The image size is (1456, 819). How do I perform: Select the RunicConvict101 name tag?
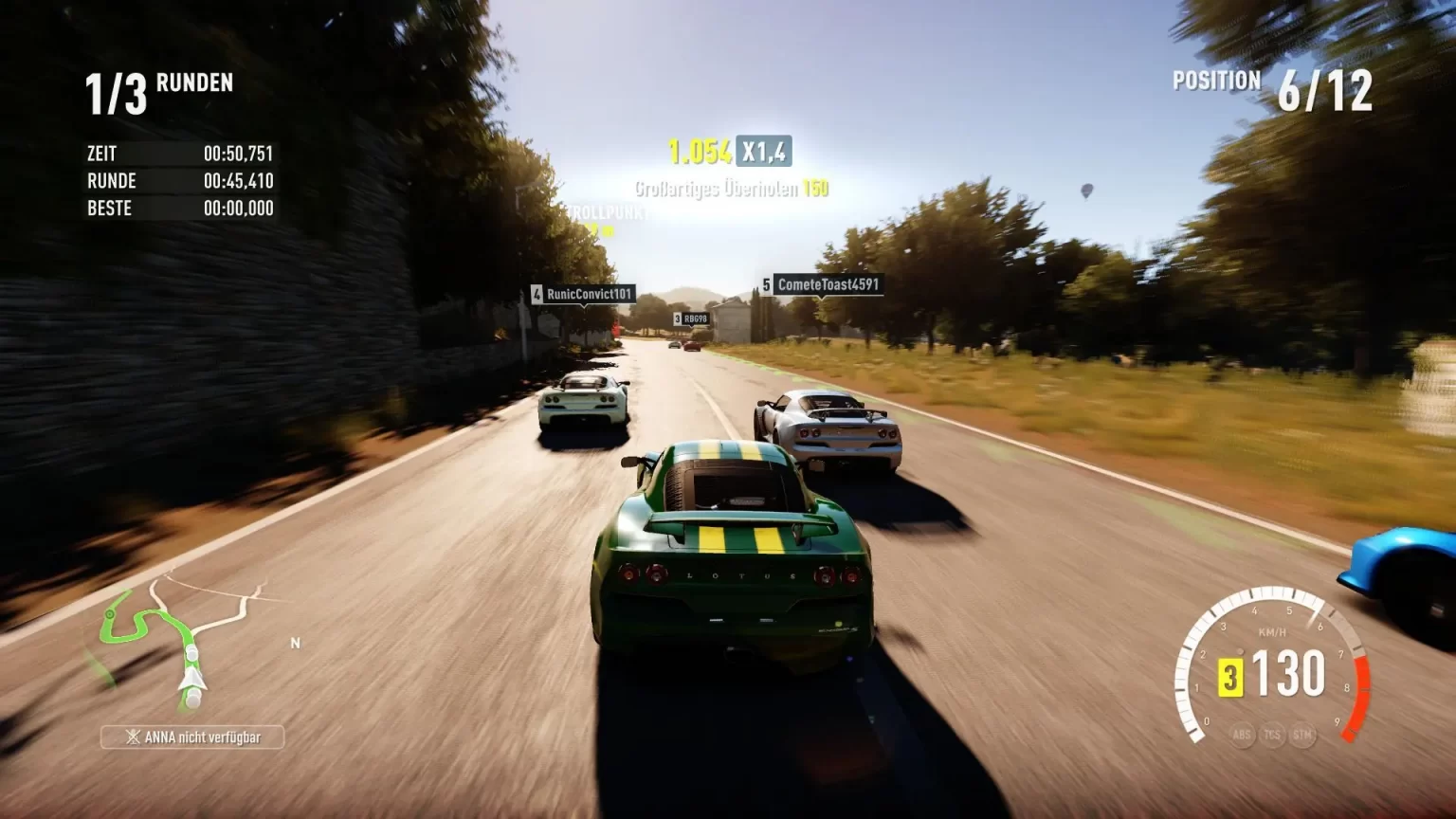(x=583, y=294)
